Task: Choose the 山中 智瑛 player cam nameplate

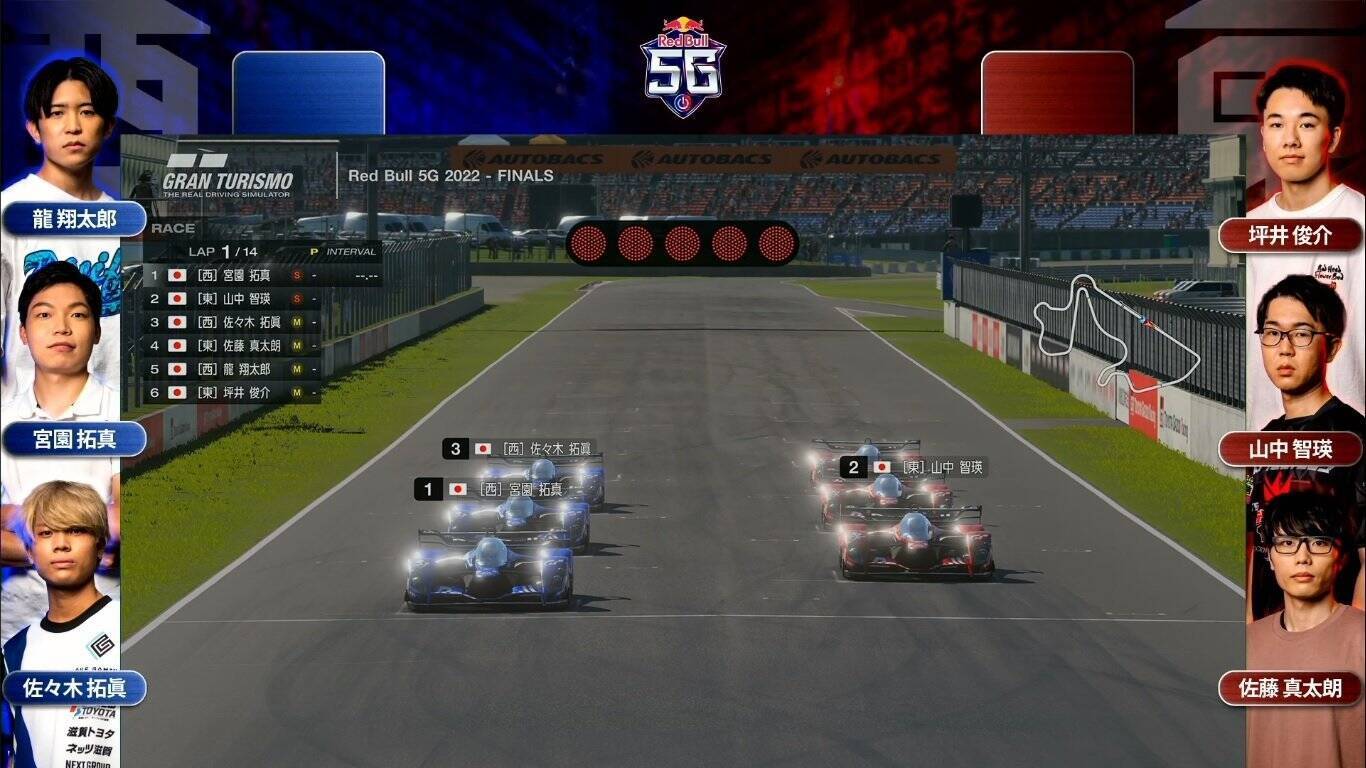Action: 1290,450
